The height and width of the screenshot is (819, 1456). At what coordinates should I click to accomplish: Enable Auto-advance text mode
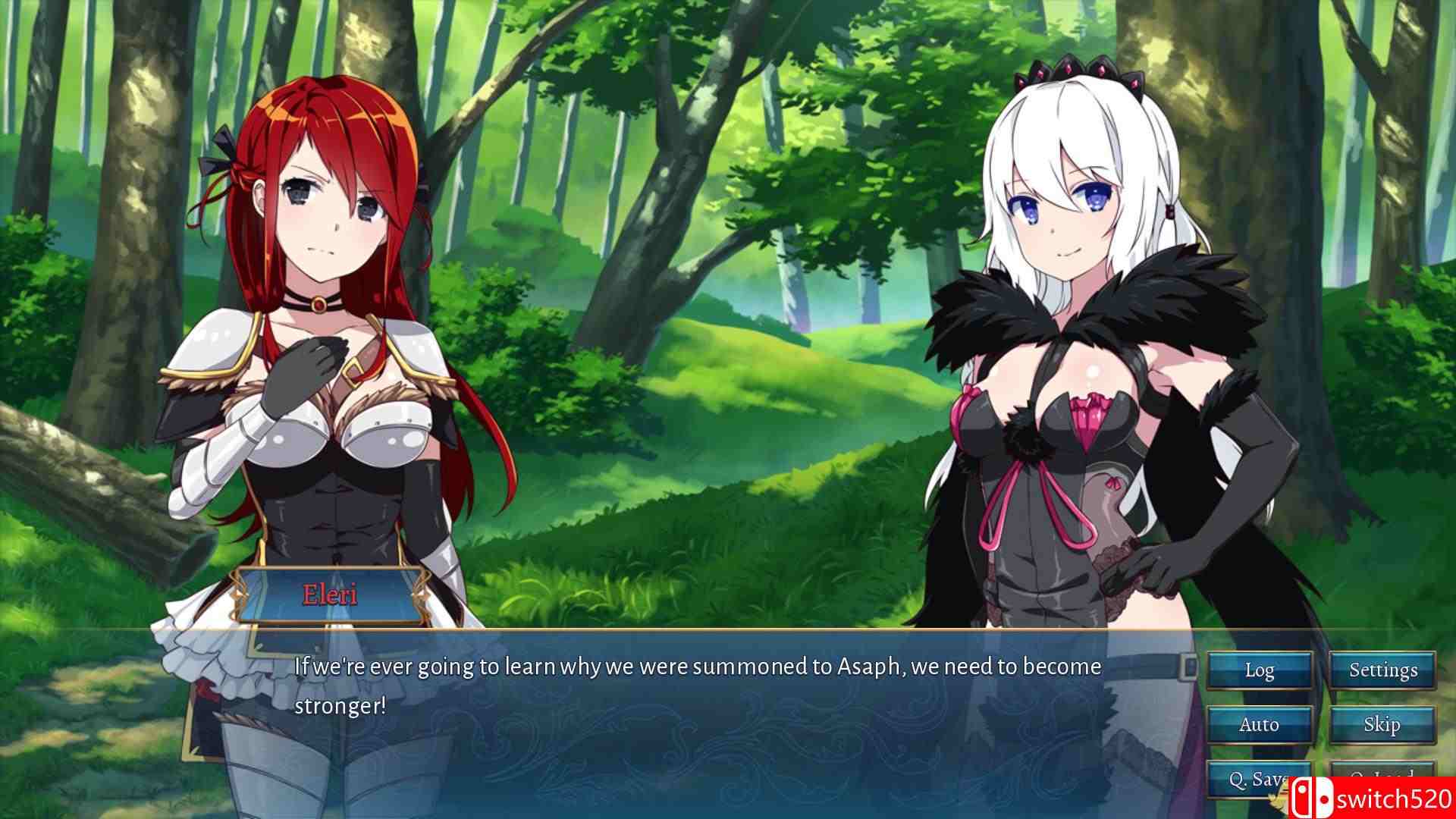1259,724
